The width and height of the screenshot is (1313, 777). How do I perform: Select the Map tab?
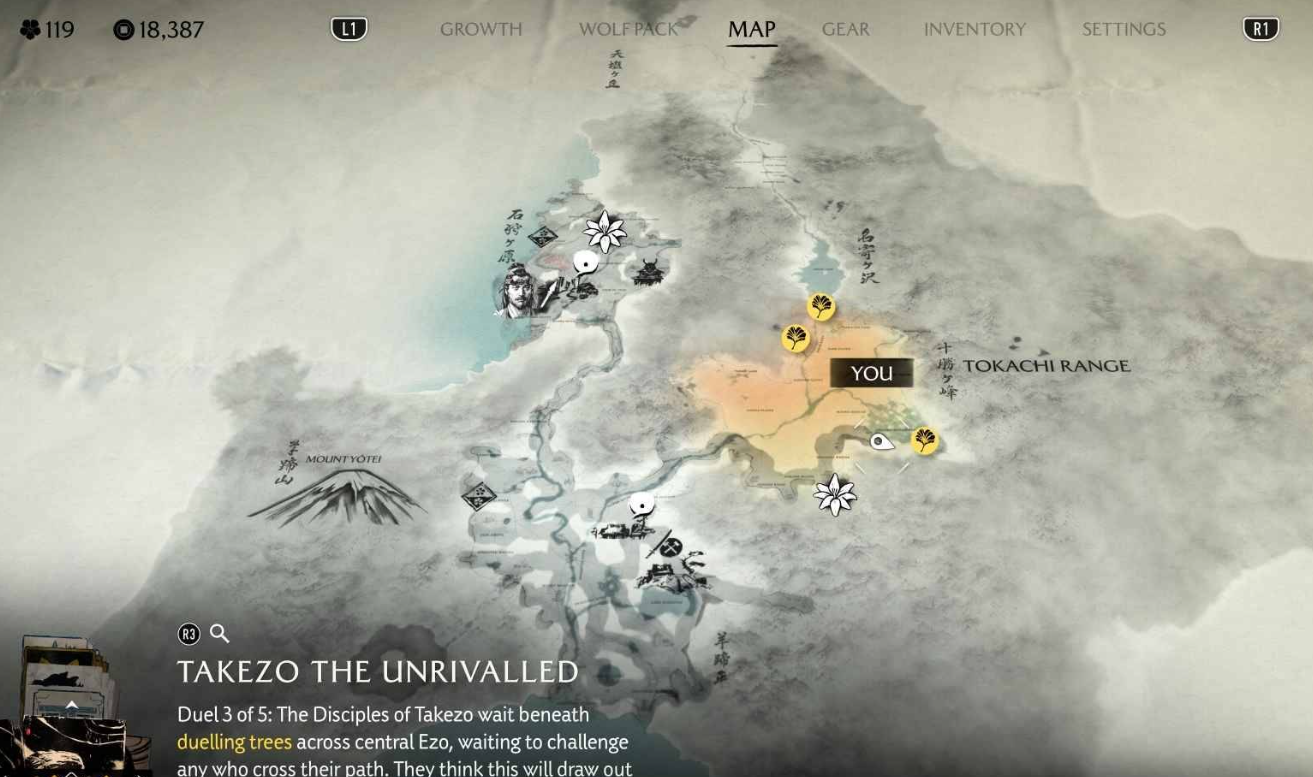[x=751, y=29]
